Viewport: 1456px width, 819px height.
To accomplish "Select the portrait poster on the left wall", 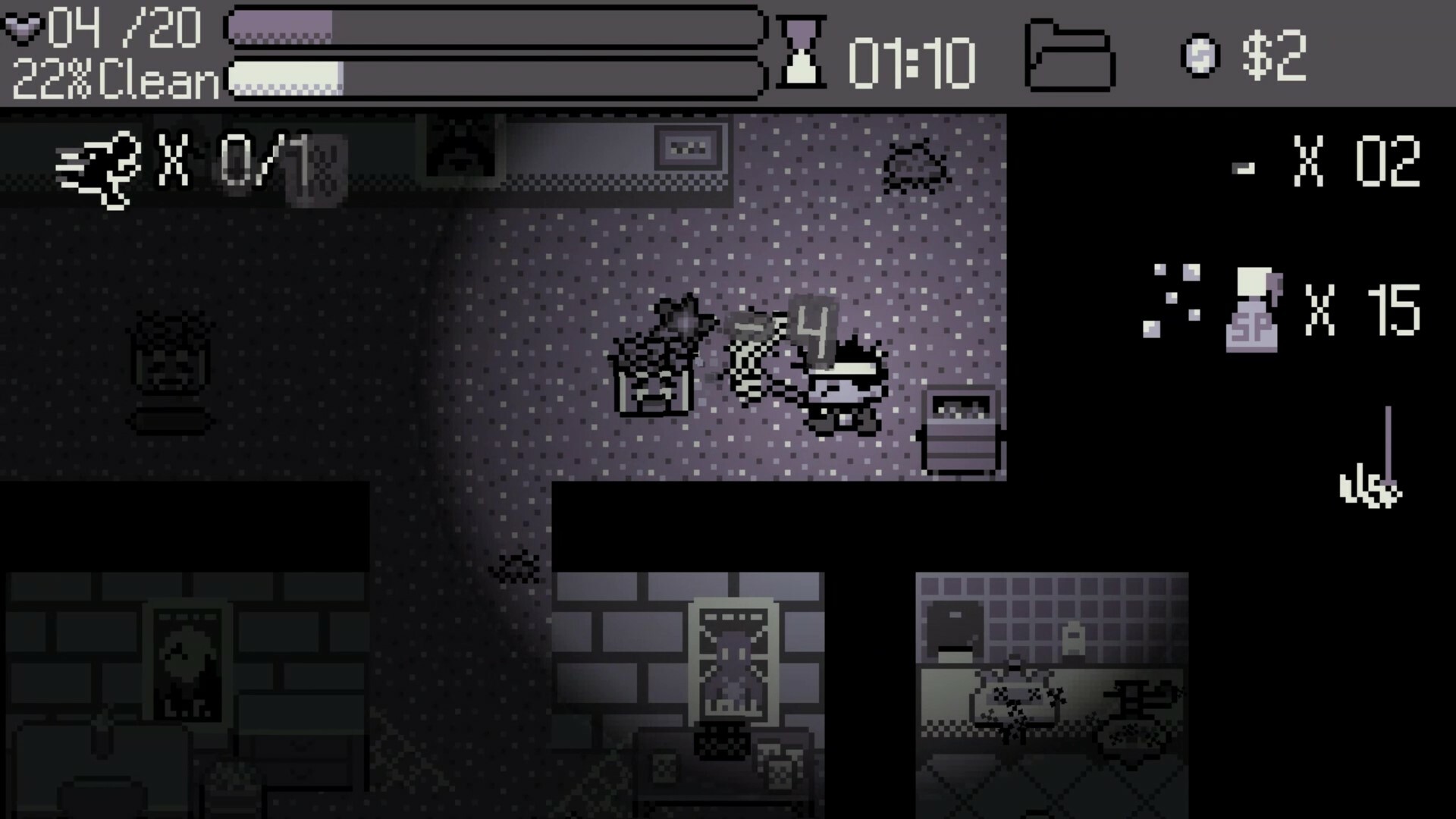I will pyautogui.click(x=187, y=660).
